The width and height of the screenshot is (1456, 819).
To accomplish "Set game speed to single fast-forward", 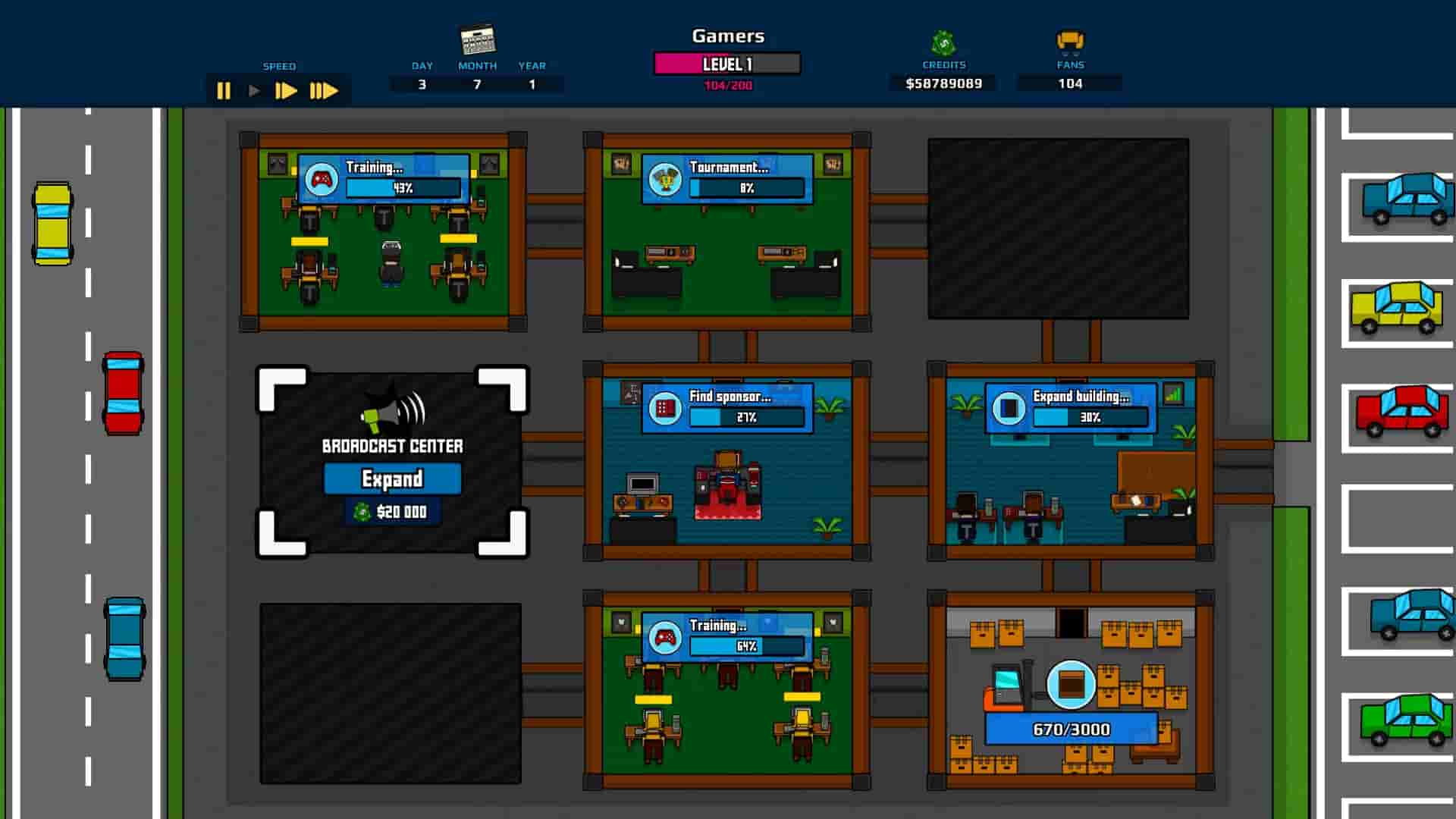I will point(287,91).
